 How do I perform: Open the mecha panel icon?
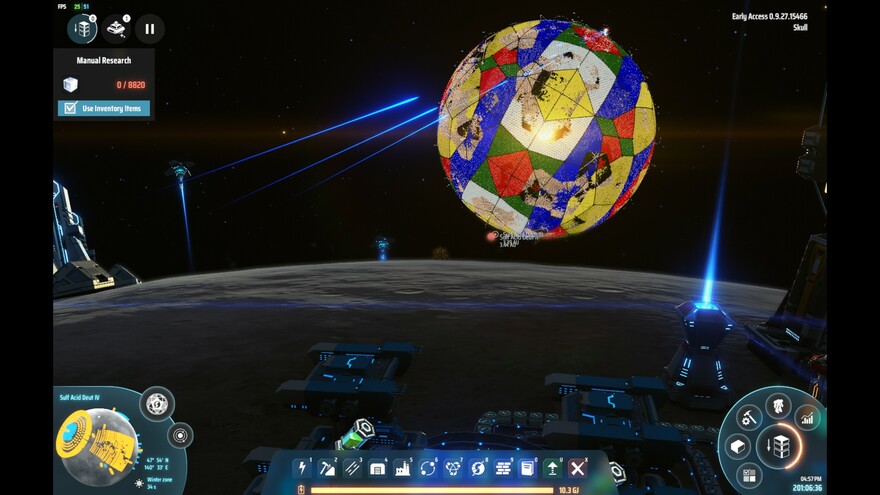point(778,405)
